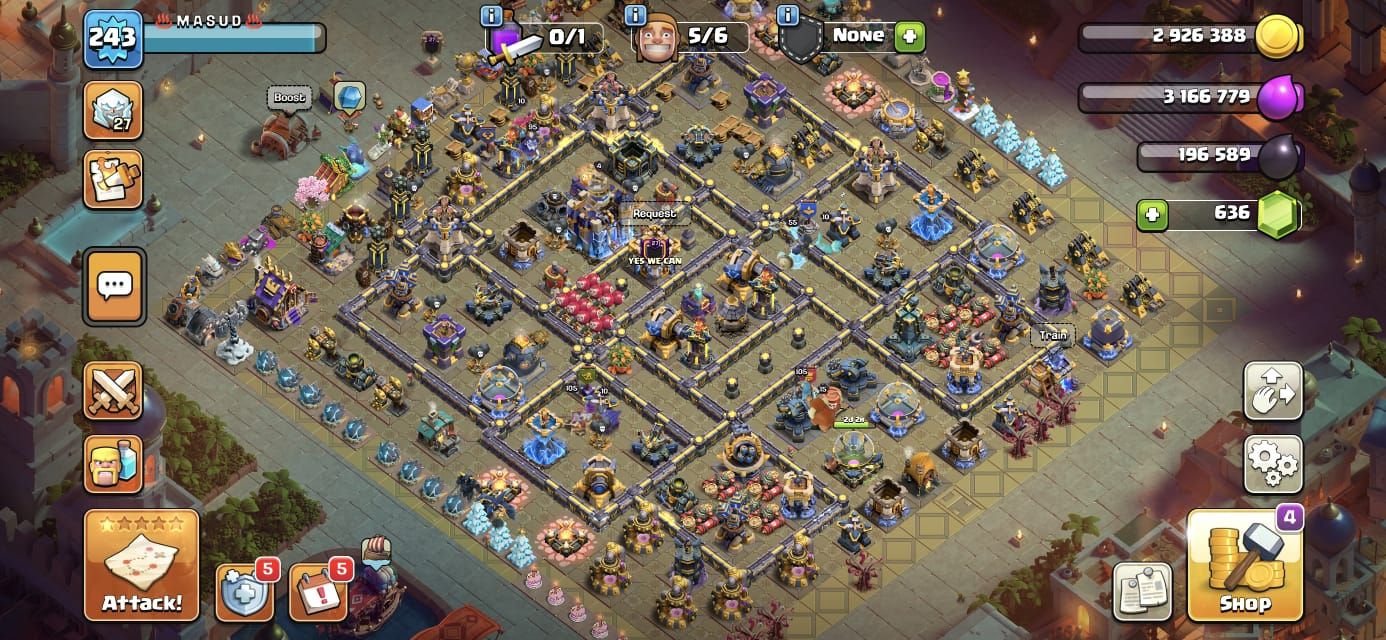1386x640 pixels.
Task: Click the level 243 experience badge
Action: pos(112,40)
